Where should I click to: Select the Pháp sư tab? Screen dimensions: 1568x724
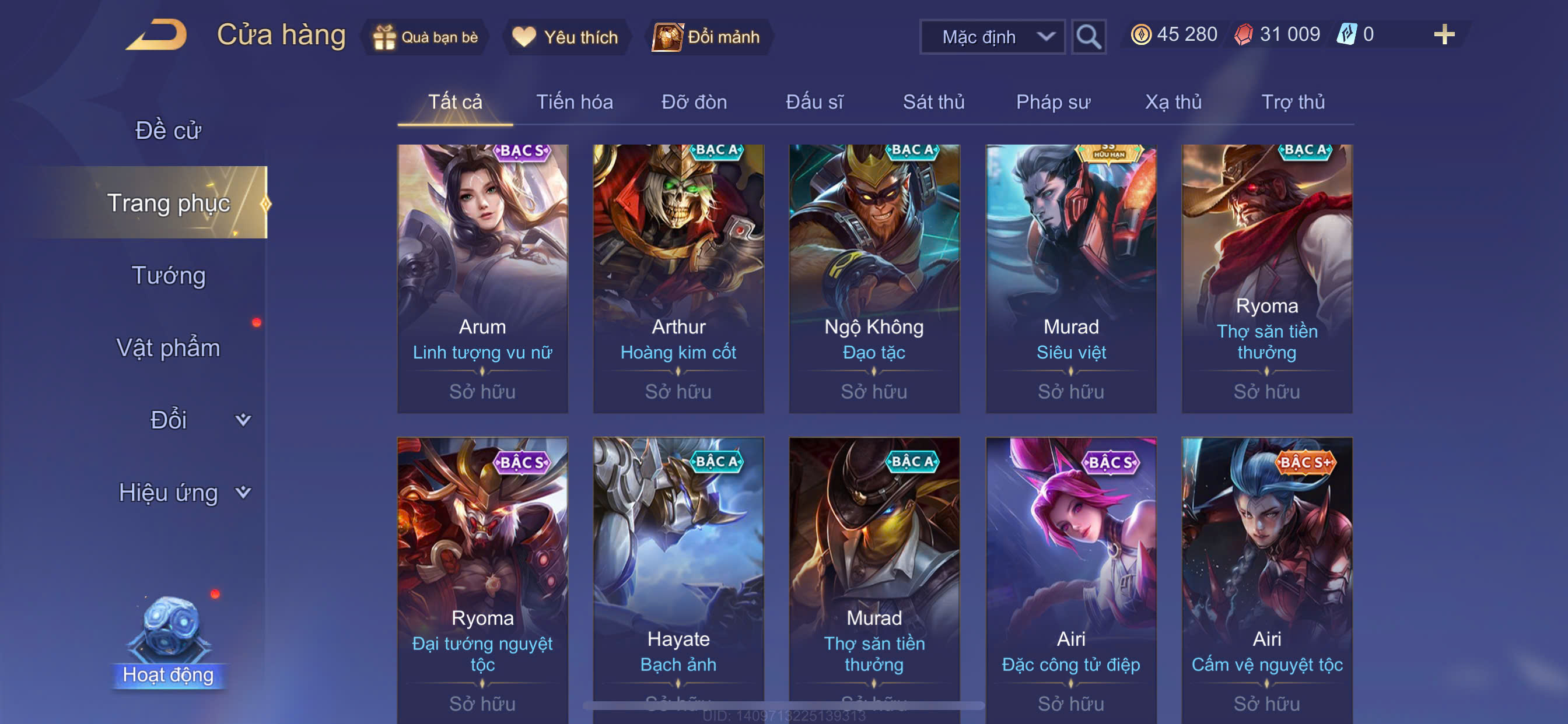[1052, 101]
